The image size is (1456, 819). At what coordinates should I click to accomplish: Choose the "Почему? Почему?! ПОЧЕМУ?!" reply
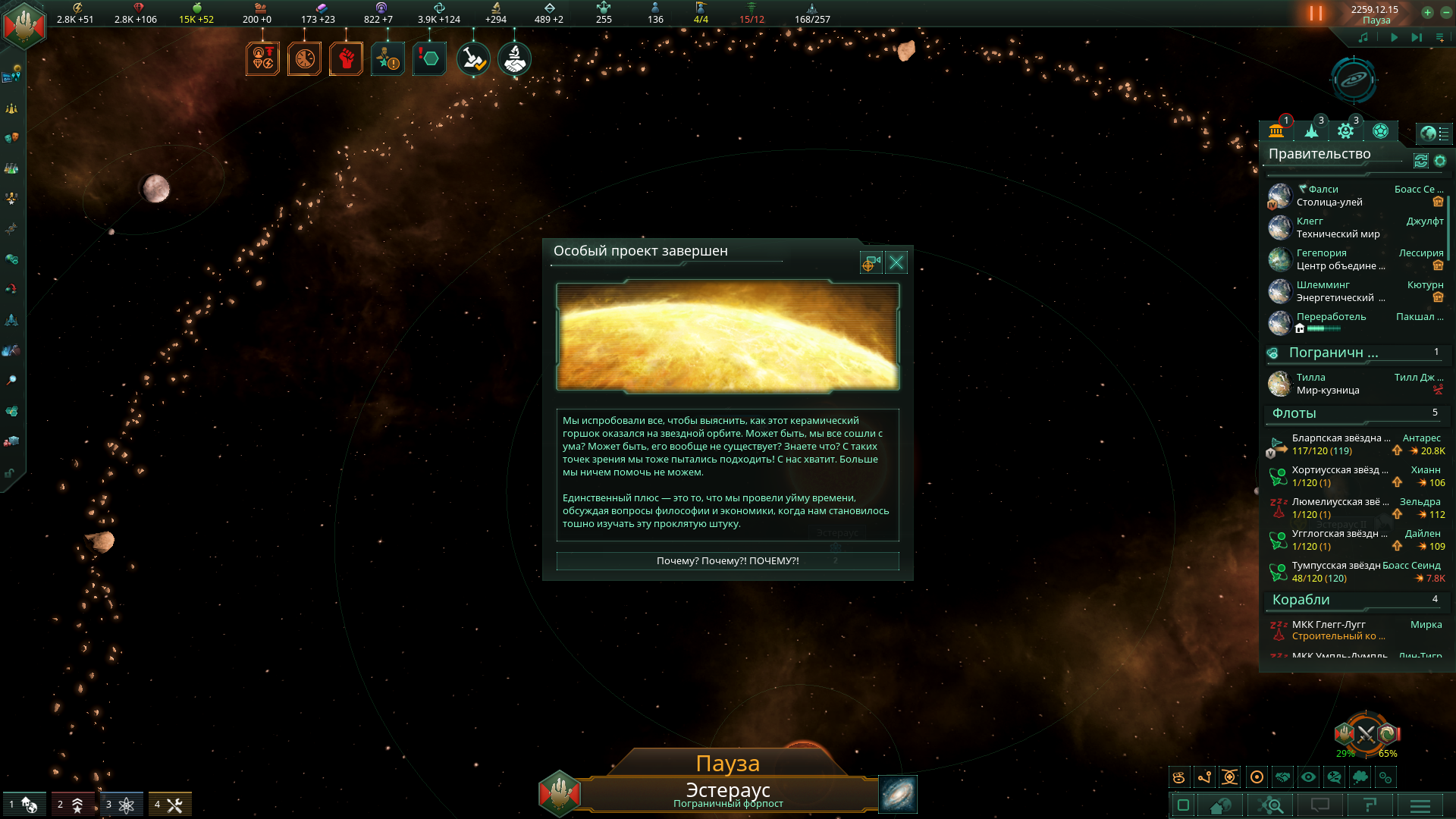click(x=727, y=561)
